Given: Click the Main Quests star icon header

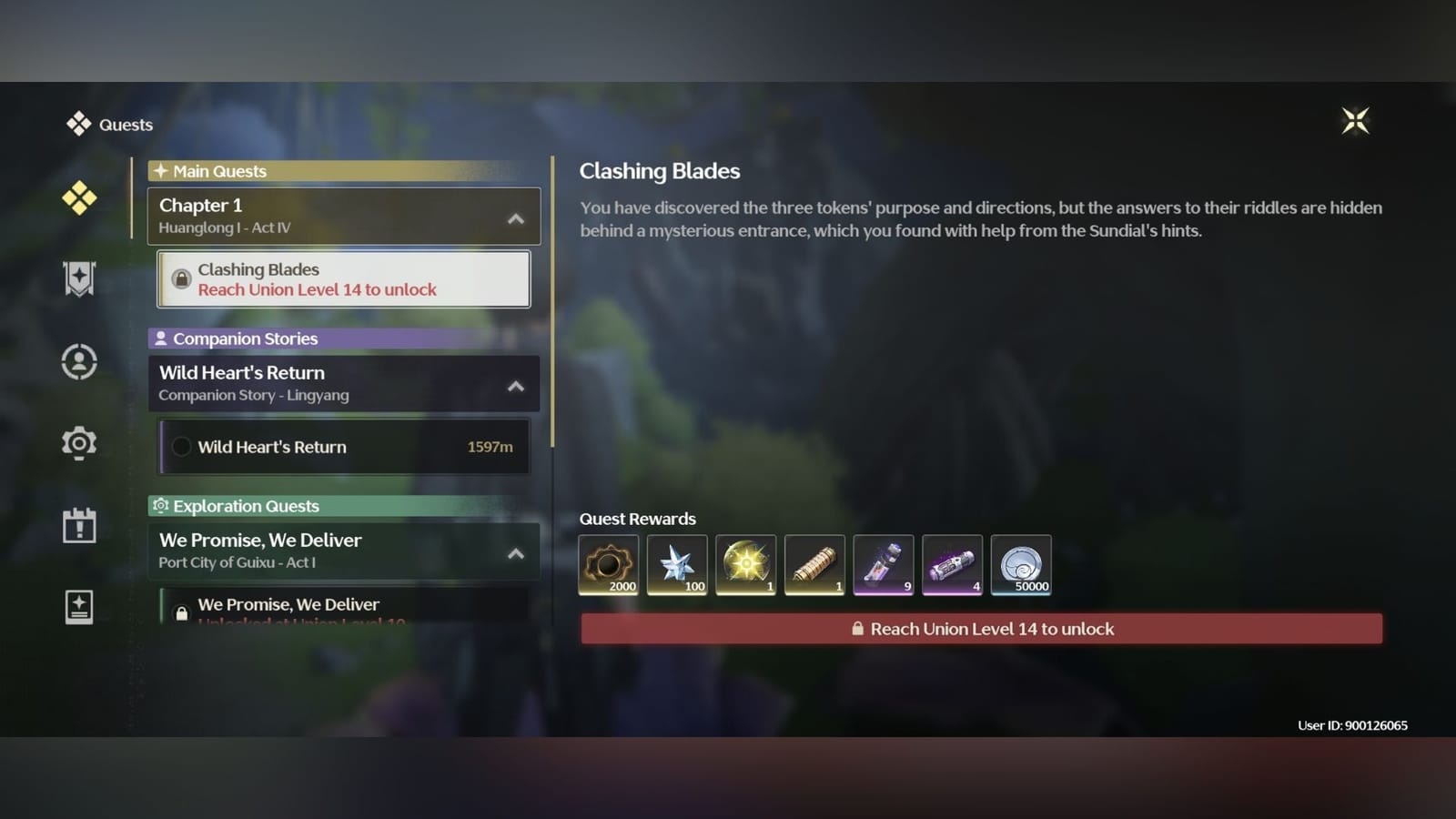Looking at the screenshot, I should pos(161,170).
